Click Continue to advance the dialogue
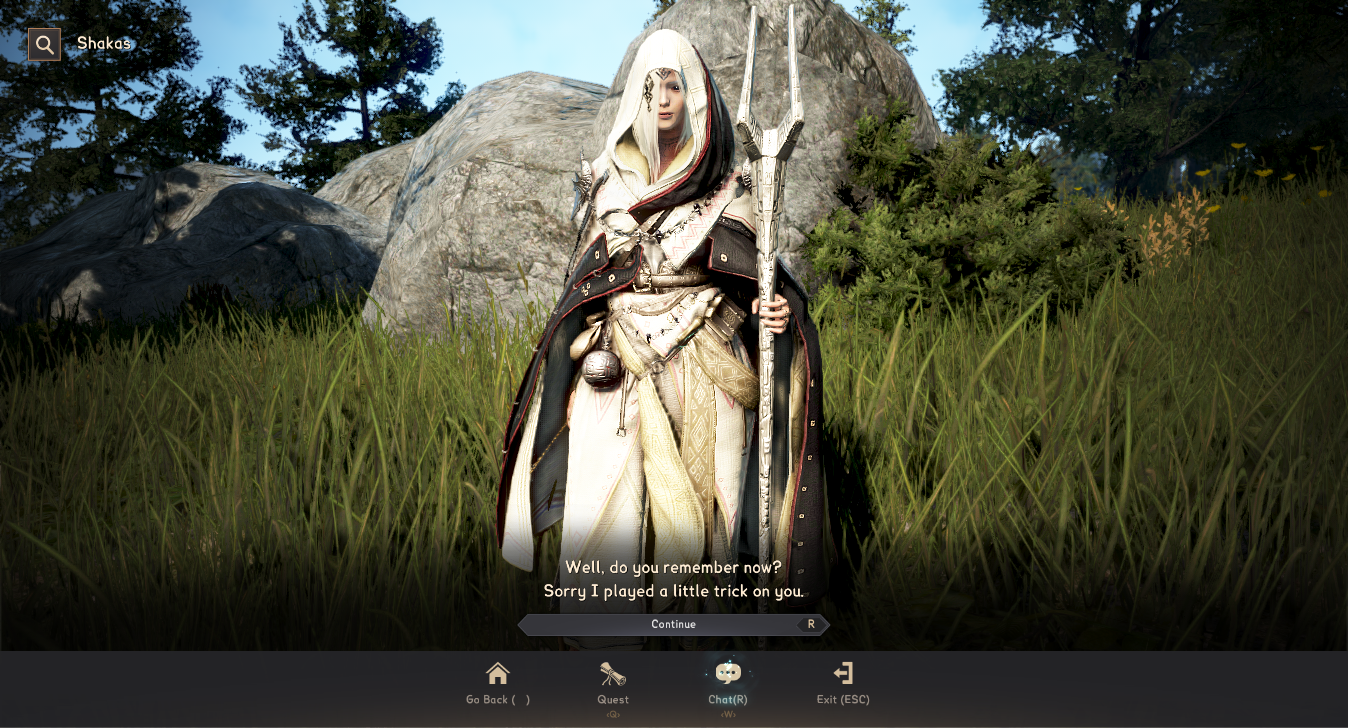The width and height of the screenshot is (1348, 728). (673, 624)
